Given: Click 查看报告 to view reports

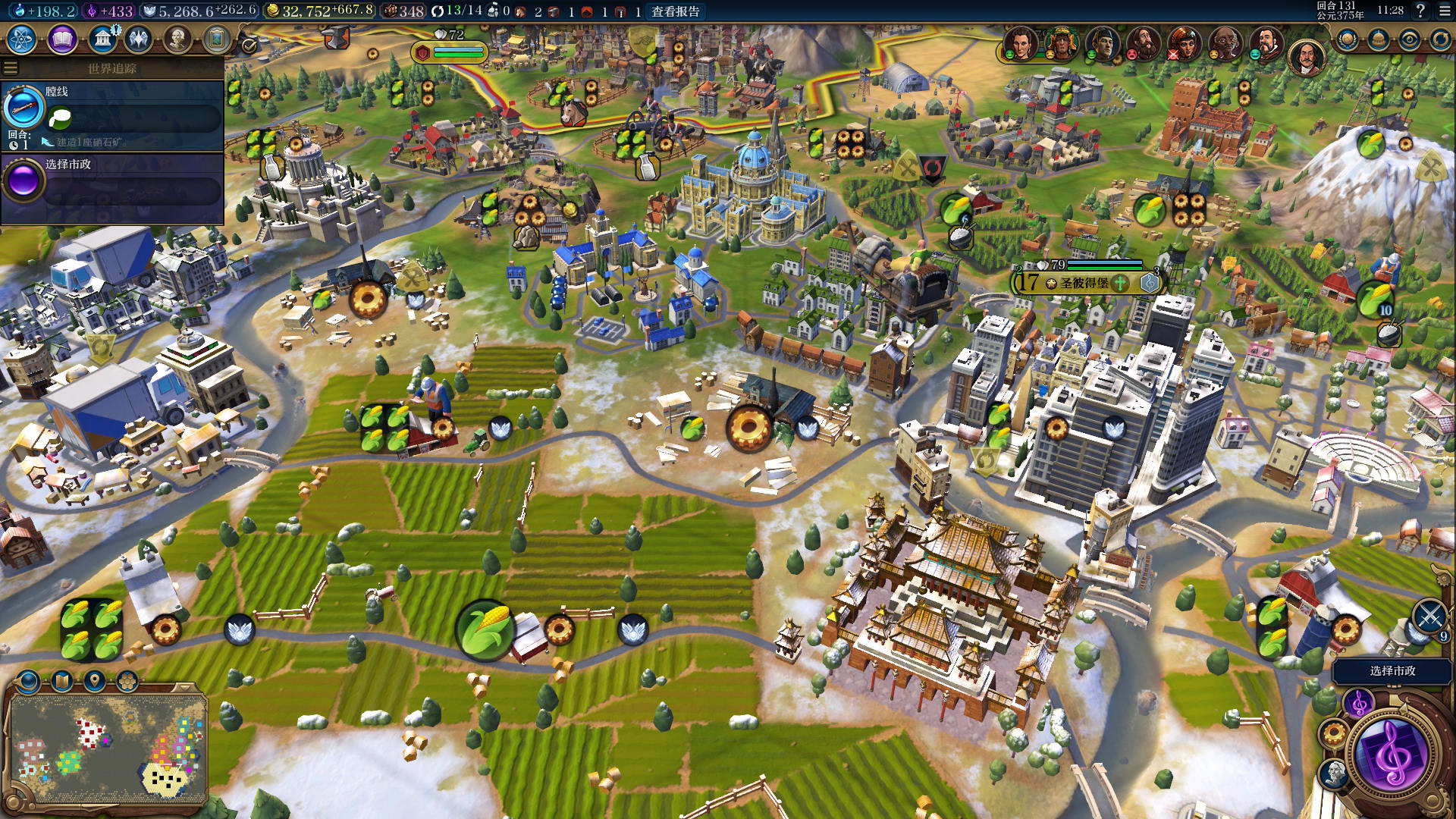Looking at the screenshot, I should [675, 11].
